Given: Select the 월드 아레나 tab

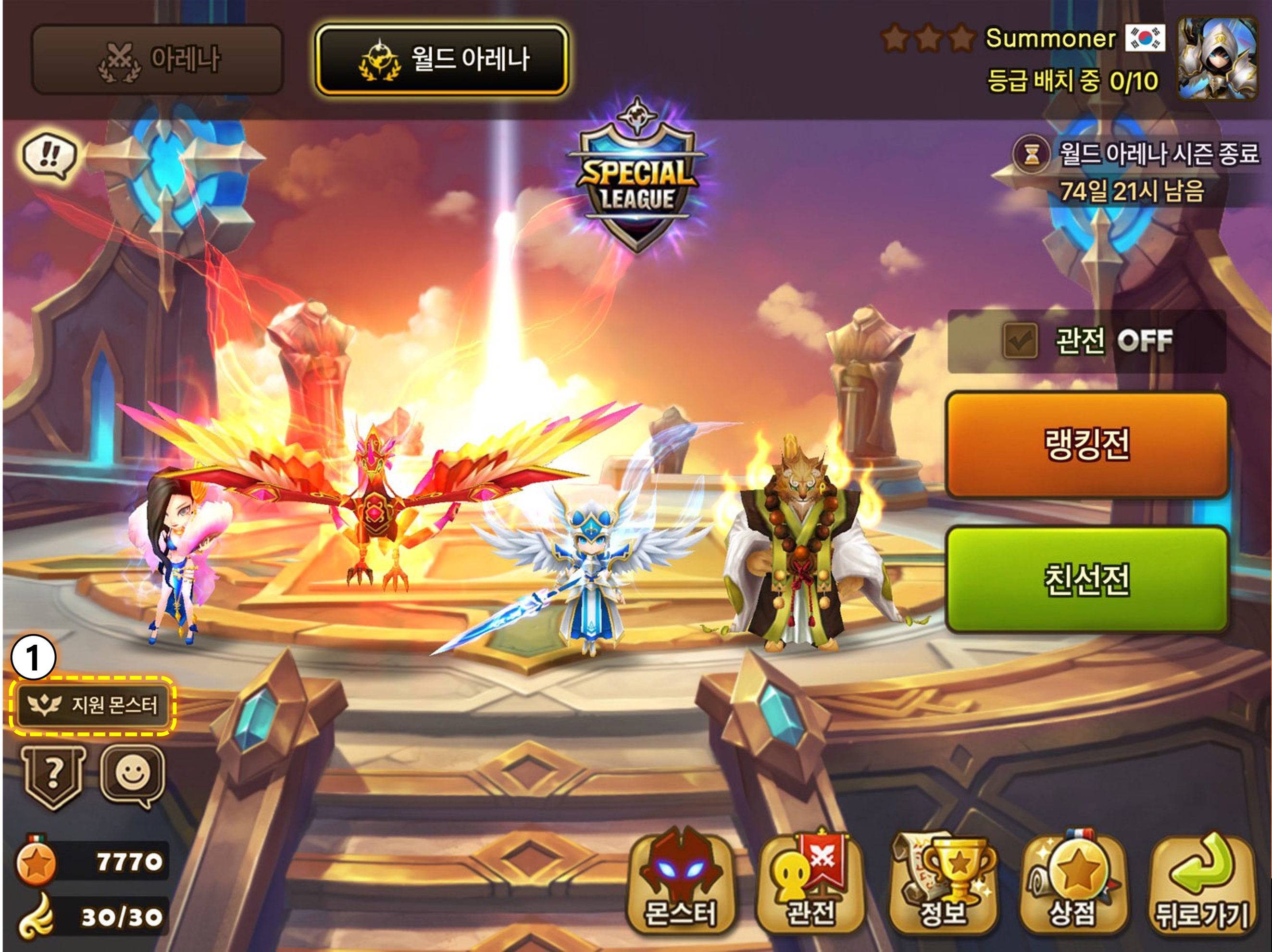Looking at the screenshot, I should 442,59.
